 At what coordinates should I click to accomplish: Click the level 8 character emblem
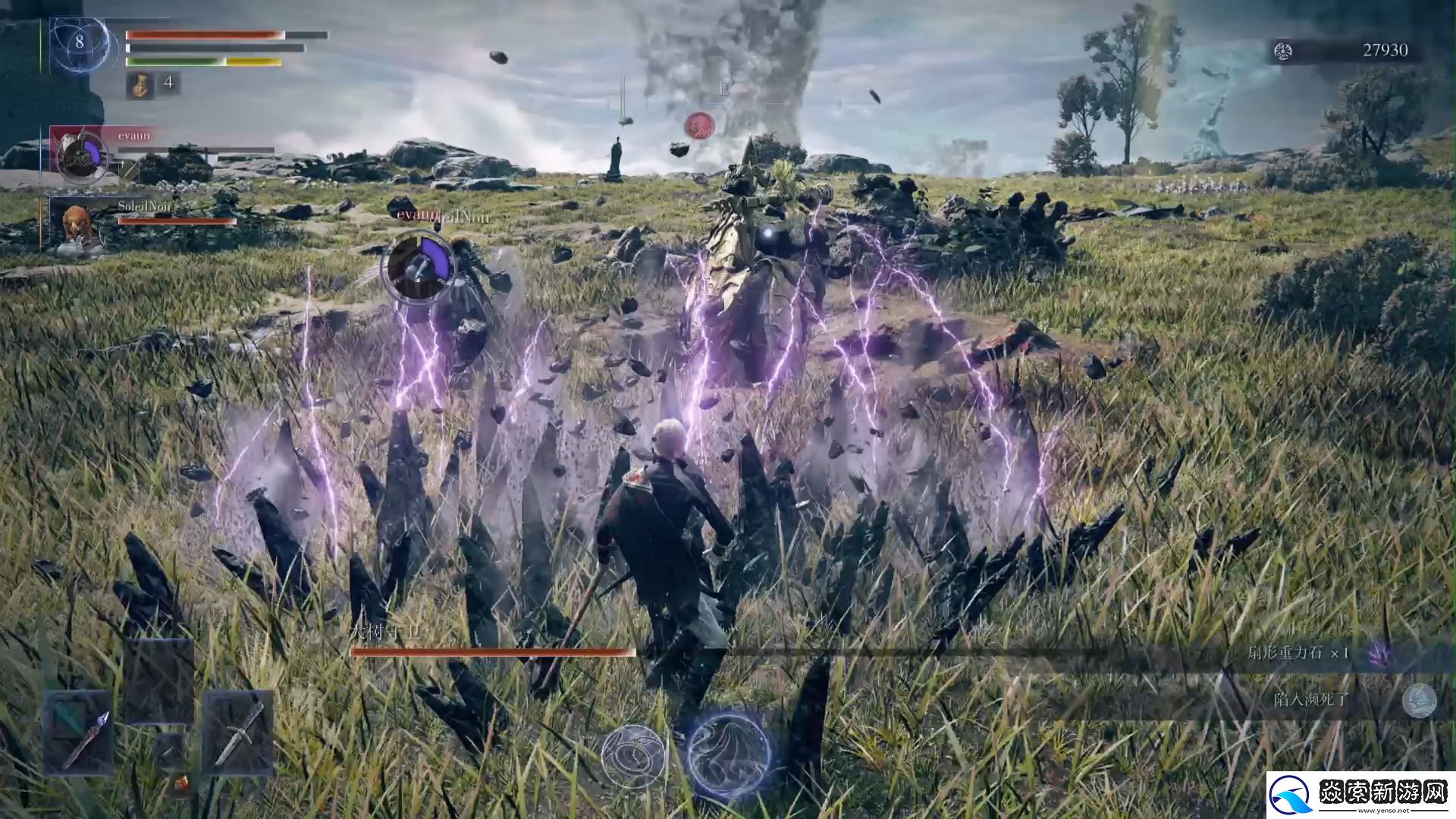[80, 43]
